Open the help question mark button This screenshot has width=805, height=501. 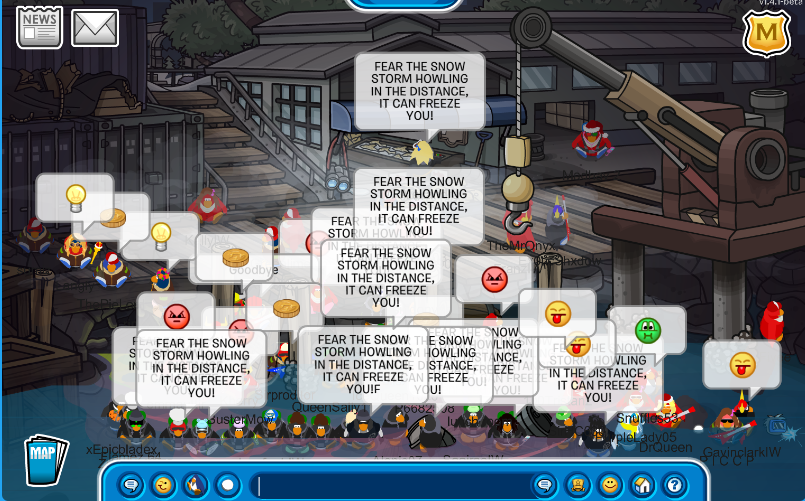tap(674, 486)
